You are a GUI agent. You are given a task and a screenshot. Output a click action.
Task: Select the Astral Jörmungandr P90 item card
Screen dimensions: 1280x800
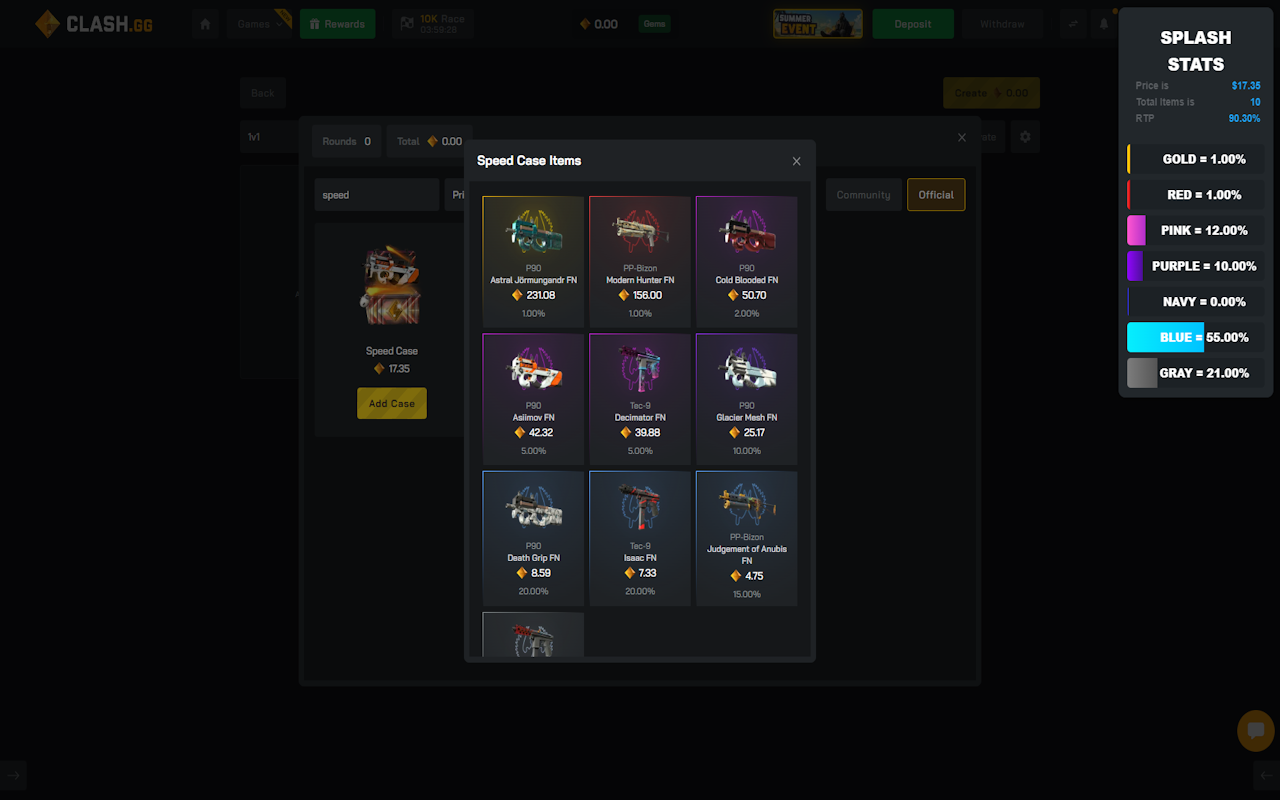point(533,261)
